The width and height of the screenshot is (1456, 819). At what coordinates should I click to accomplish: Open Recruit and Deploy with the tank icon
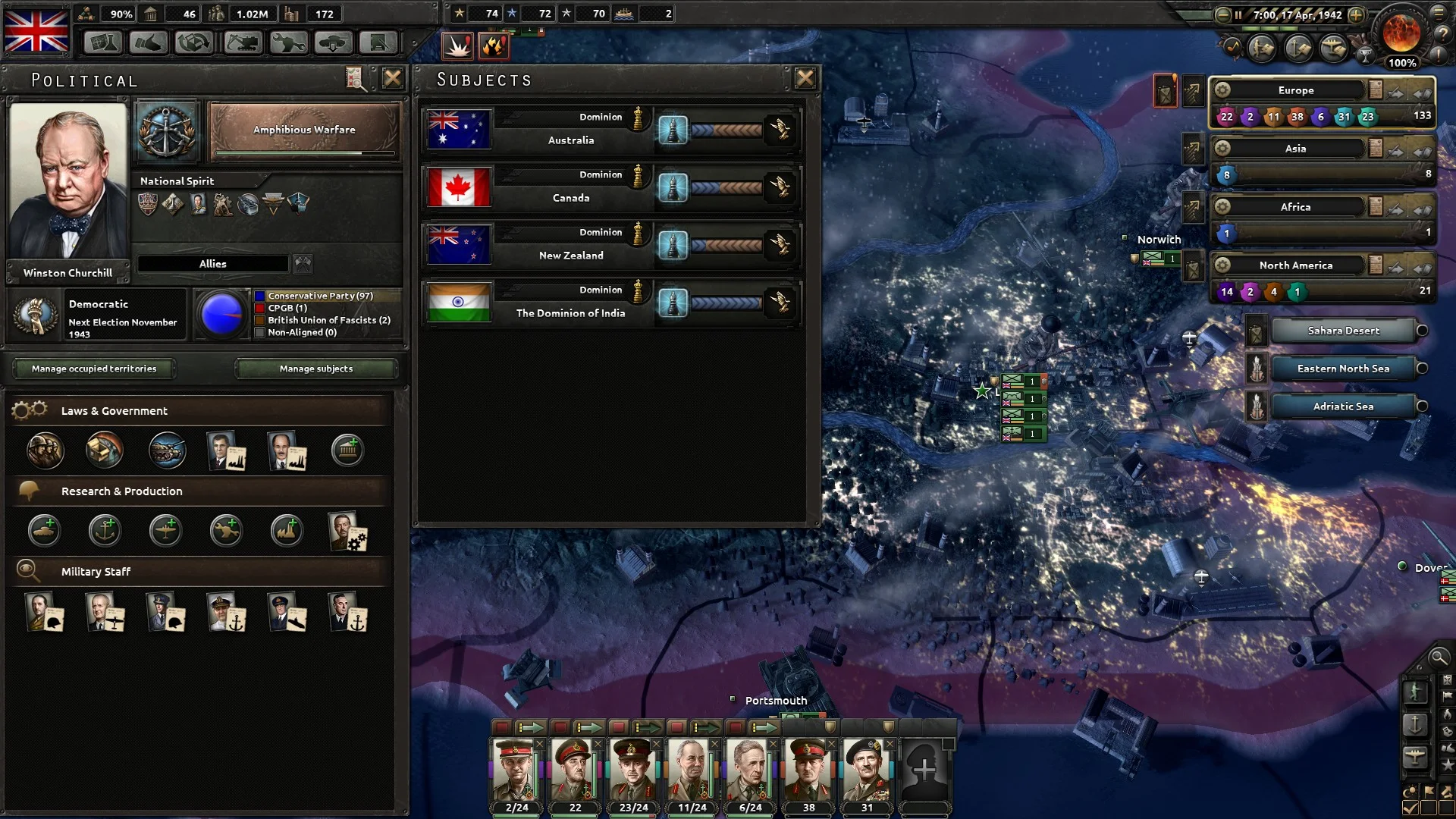click(332, 42)
